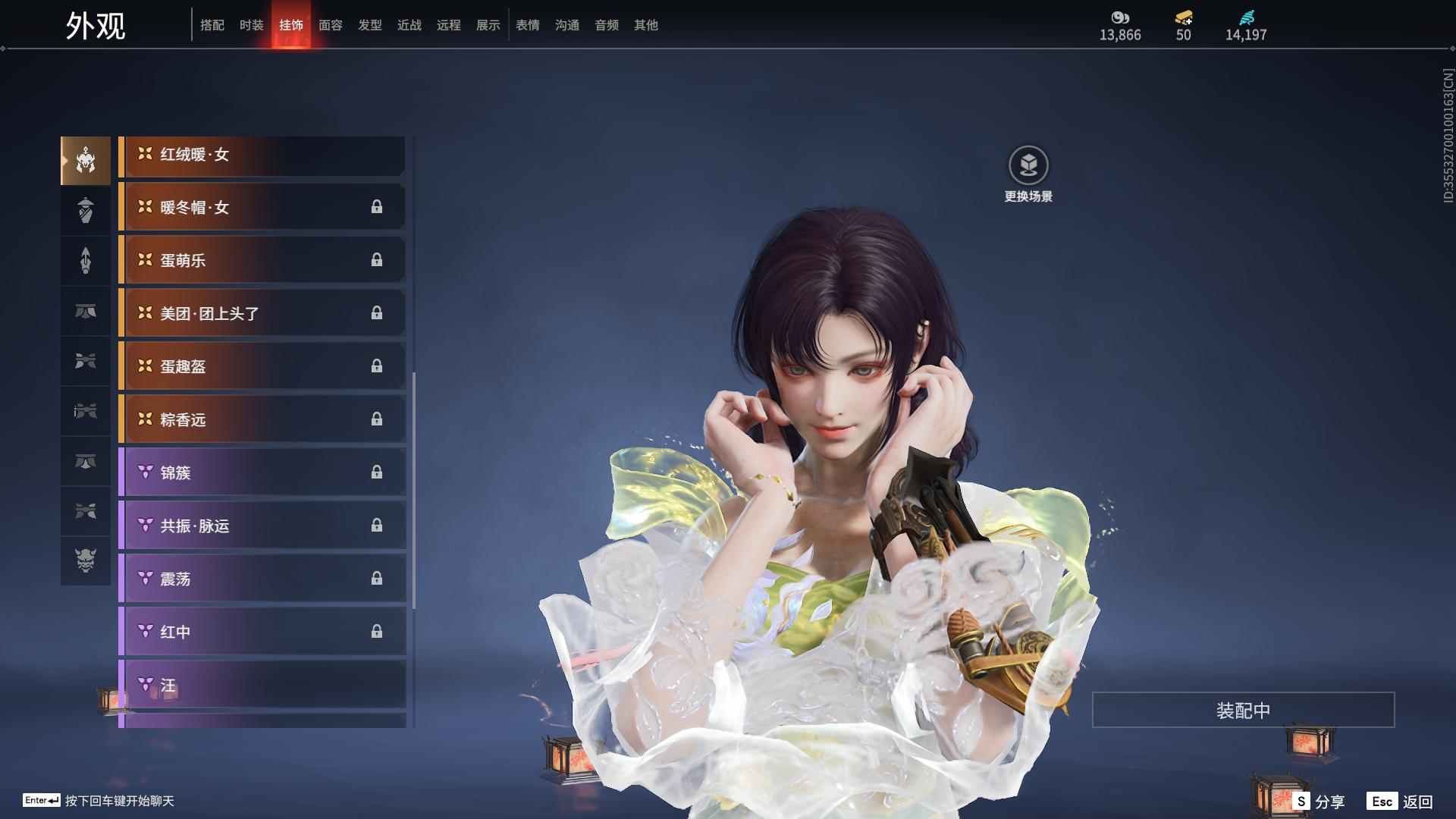Switch to the 时装 tab
The height and width of the screenshot is (819, 1456).
[252, 25]
